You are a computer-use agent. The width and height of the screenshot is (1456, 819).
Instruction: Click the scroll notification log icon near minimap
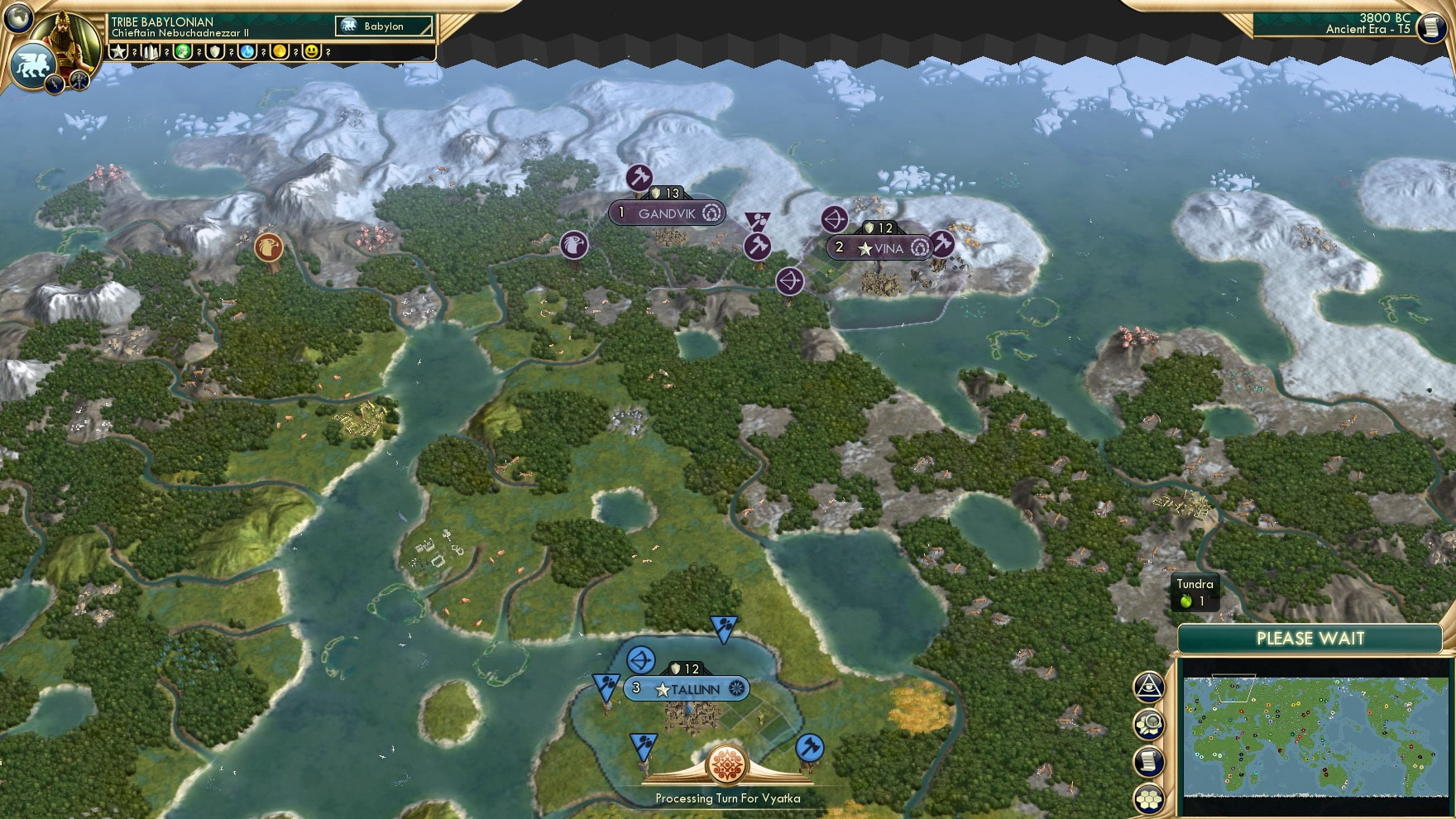(x=1149, y=759)
